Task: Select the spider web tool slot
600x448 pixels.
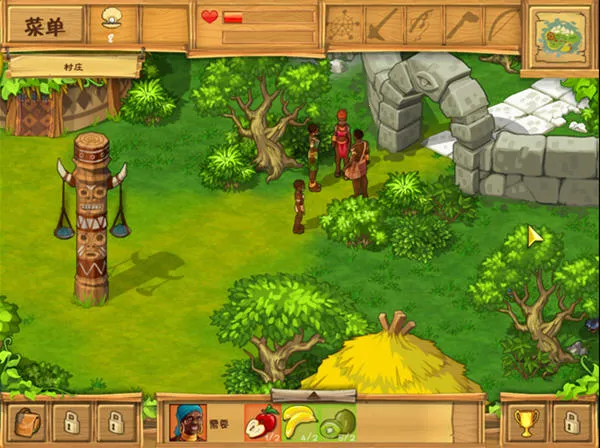Action: click(x=343, y=25)
